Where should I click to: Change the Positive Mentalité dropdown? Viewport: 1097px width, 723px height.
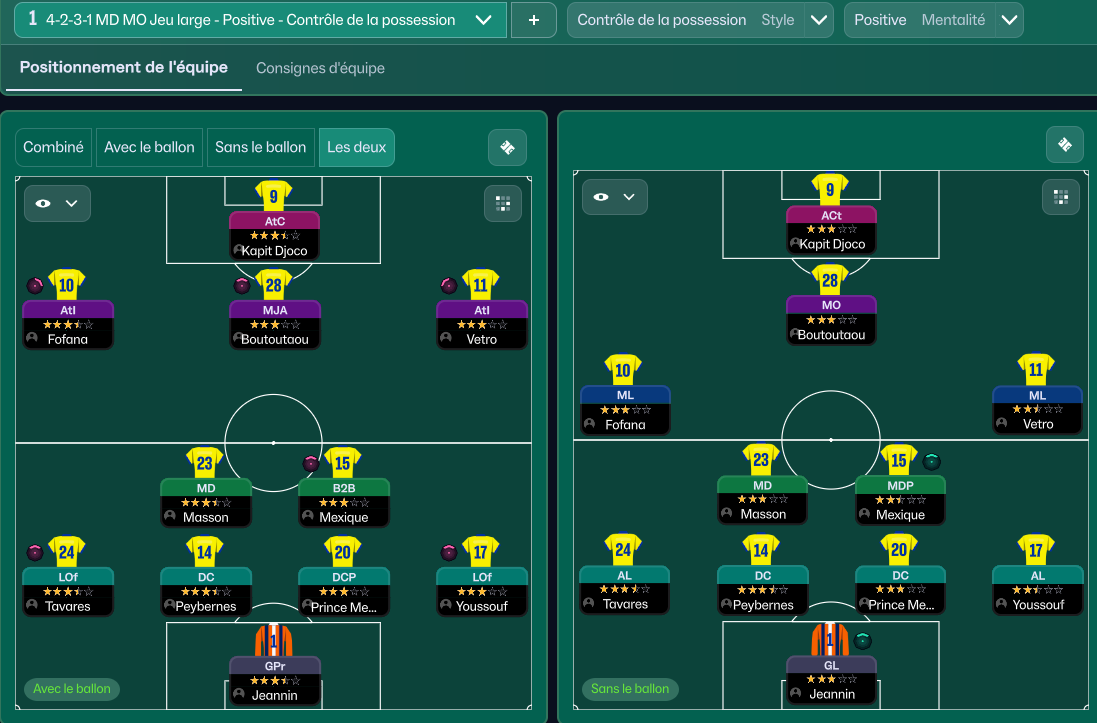(x=1009, y=20)
